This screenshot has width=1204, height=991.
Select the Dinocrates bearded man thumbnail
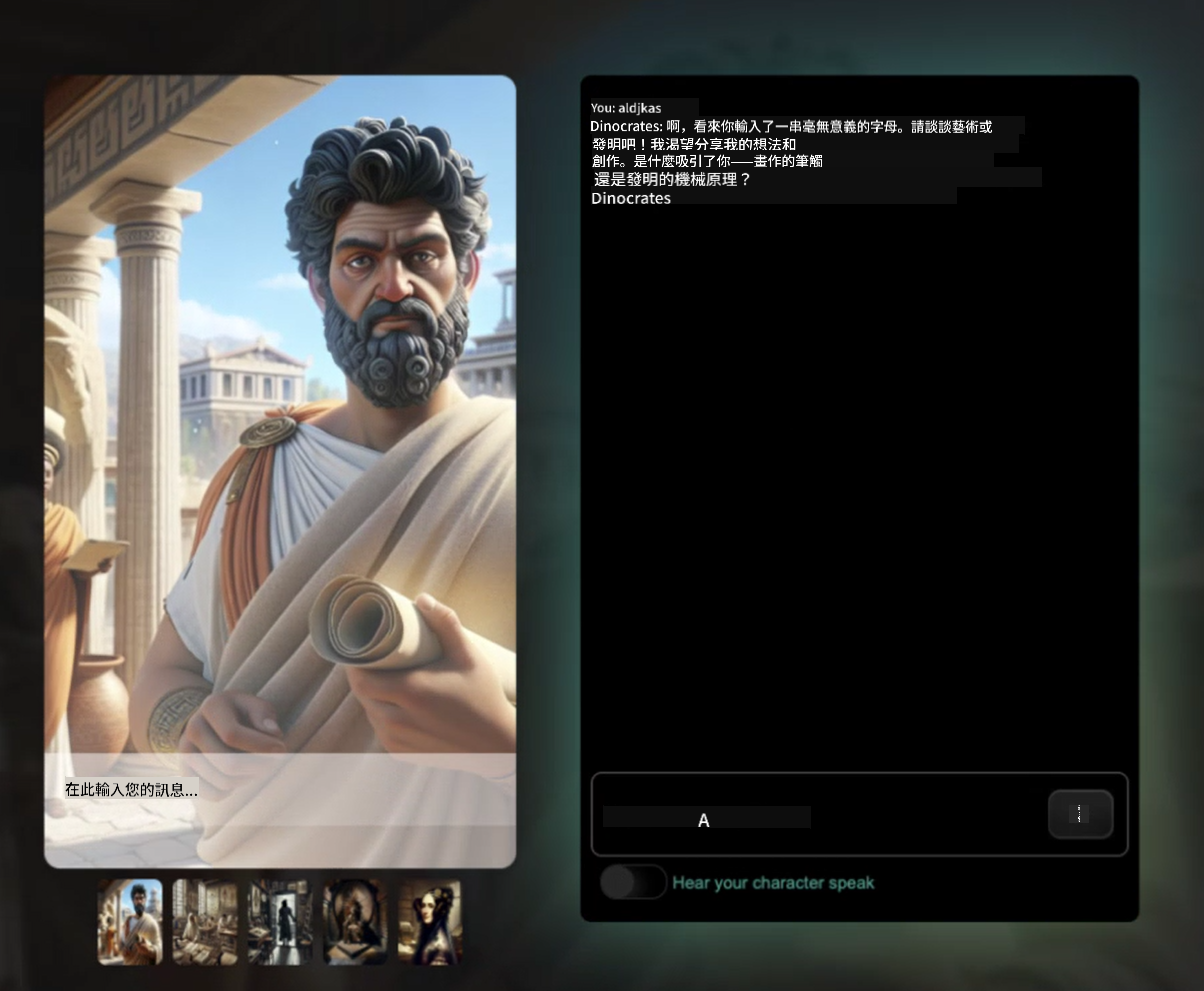click(130, 922)
